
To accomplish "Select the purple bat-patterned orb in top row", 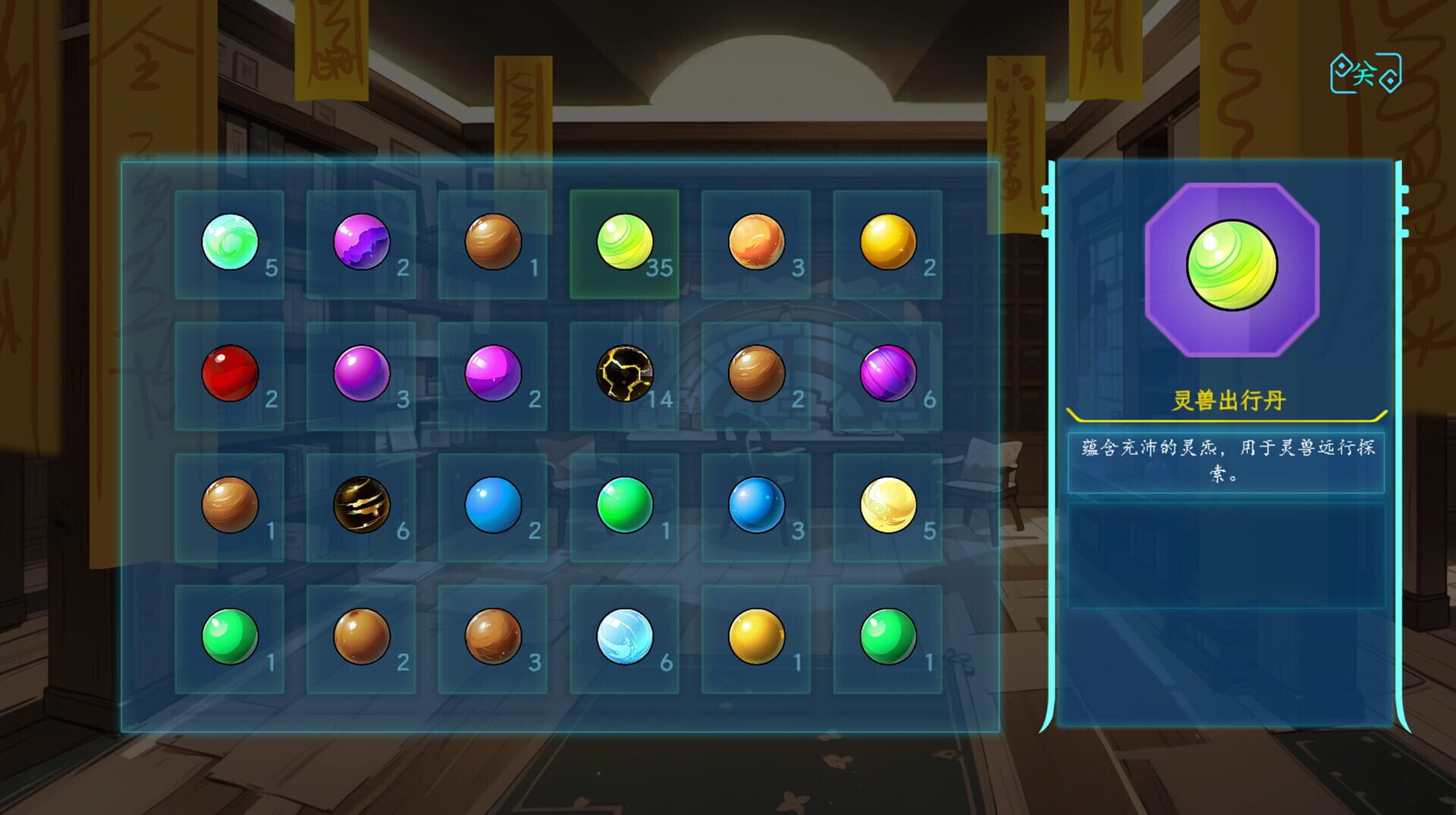I will [362, 243].
